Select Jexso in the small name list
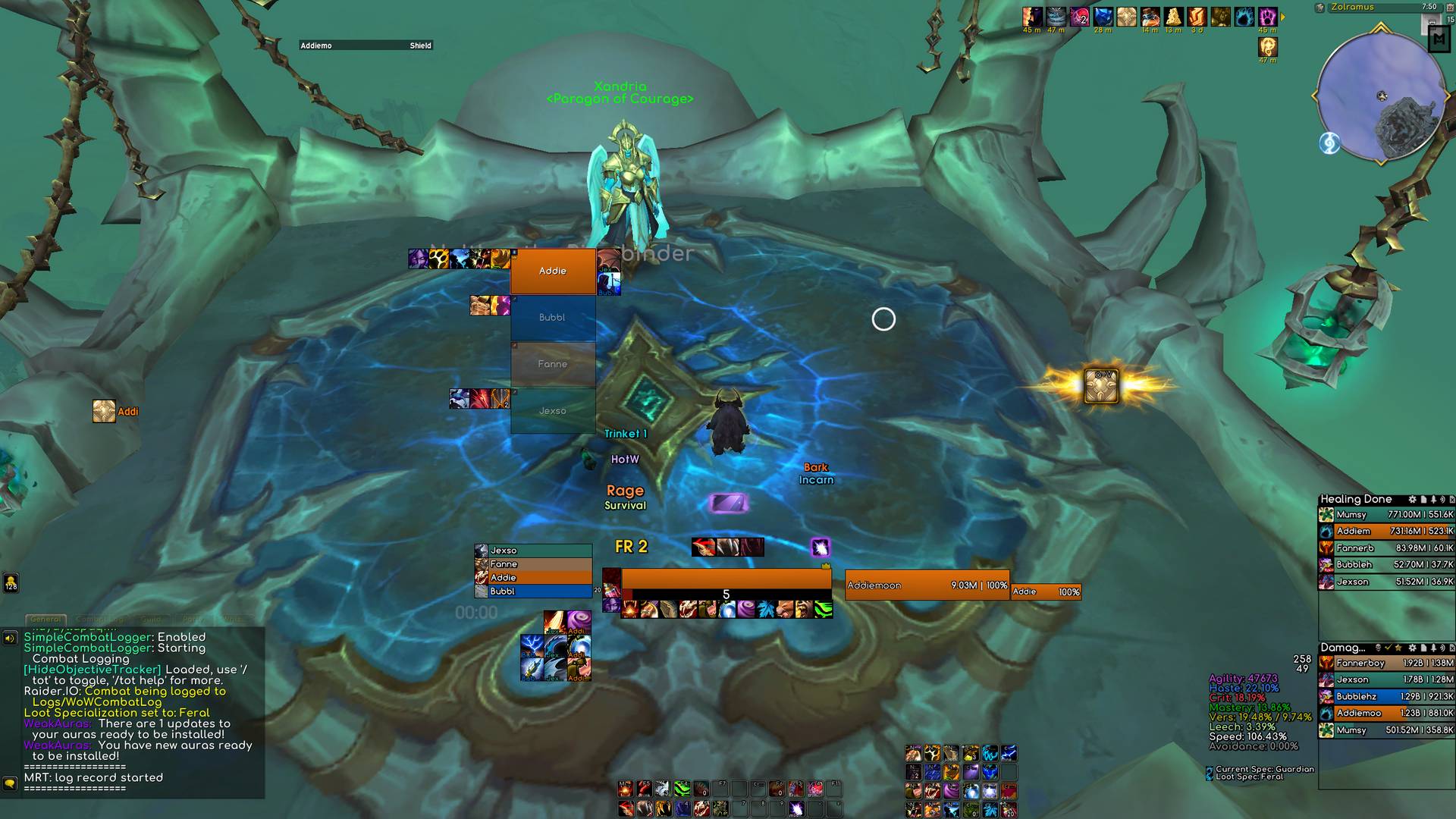1456x819 pixels. pos(533,551)
